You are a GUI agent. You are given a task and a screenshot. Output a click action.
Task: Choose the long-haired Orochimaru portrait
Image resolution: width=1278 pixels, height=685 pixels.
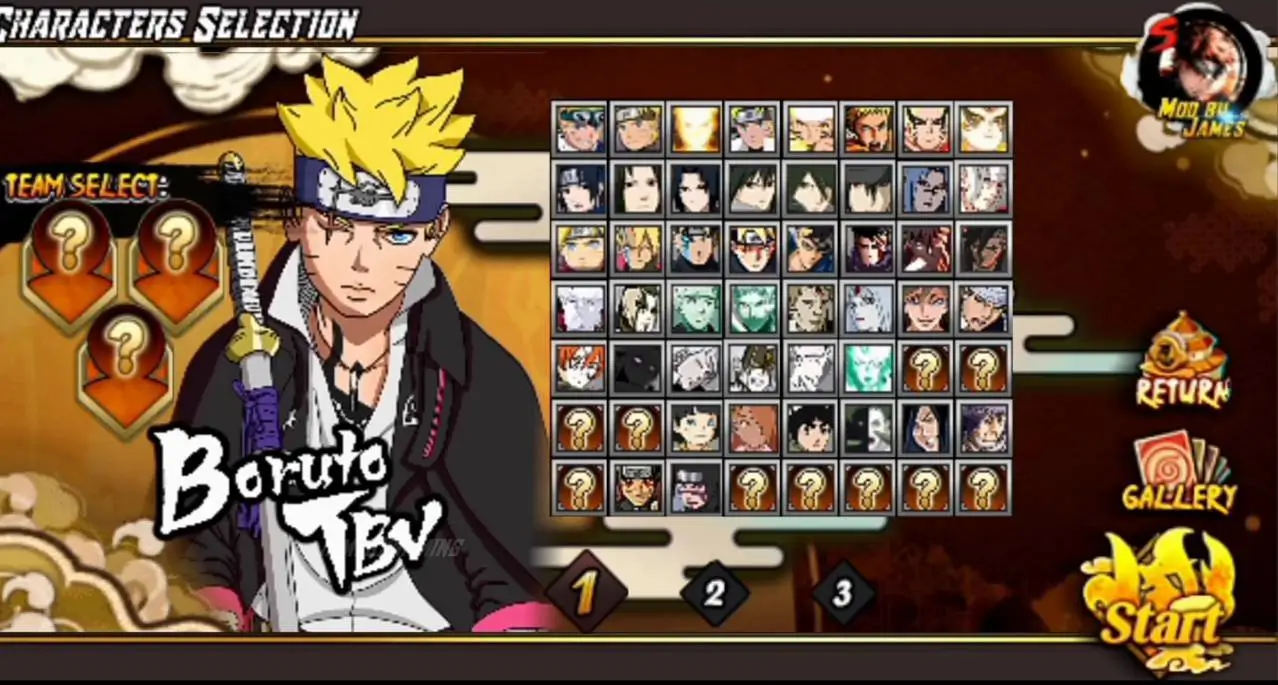coord(926,428)
